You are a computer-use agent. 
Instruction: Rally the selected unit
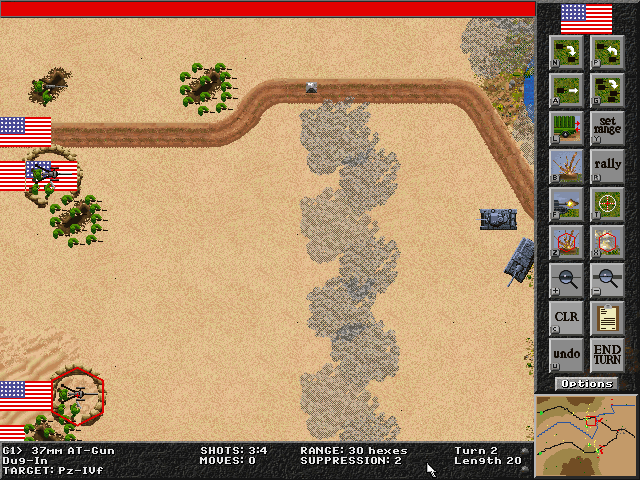tap(607, 165)
